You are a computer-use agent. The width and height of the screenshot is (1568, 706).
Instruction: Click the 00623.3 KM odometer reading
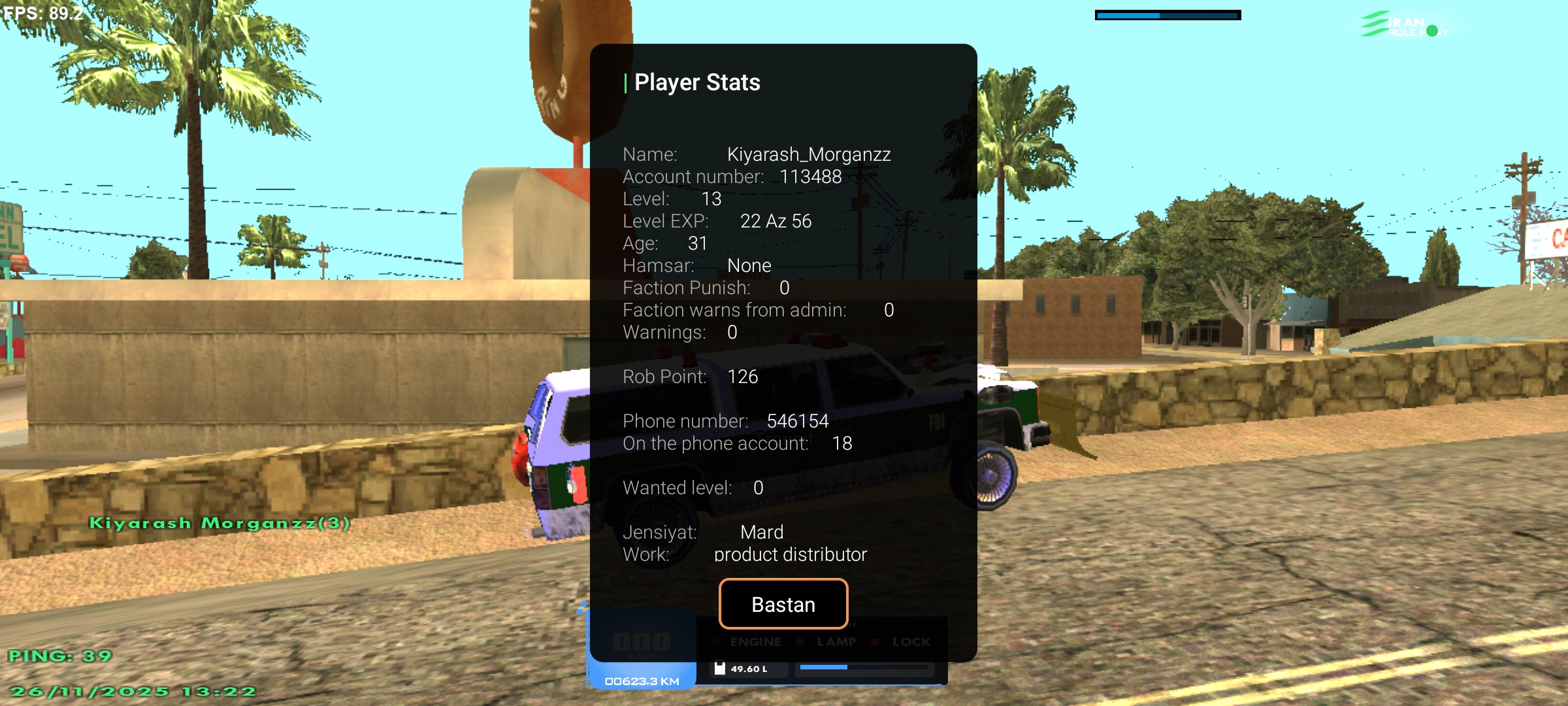point(644,681)
